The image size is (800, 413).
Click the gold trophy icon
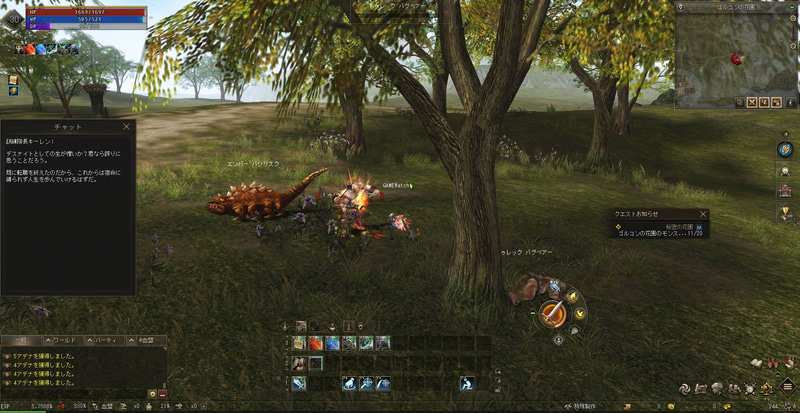(x=785, y=213)
